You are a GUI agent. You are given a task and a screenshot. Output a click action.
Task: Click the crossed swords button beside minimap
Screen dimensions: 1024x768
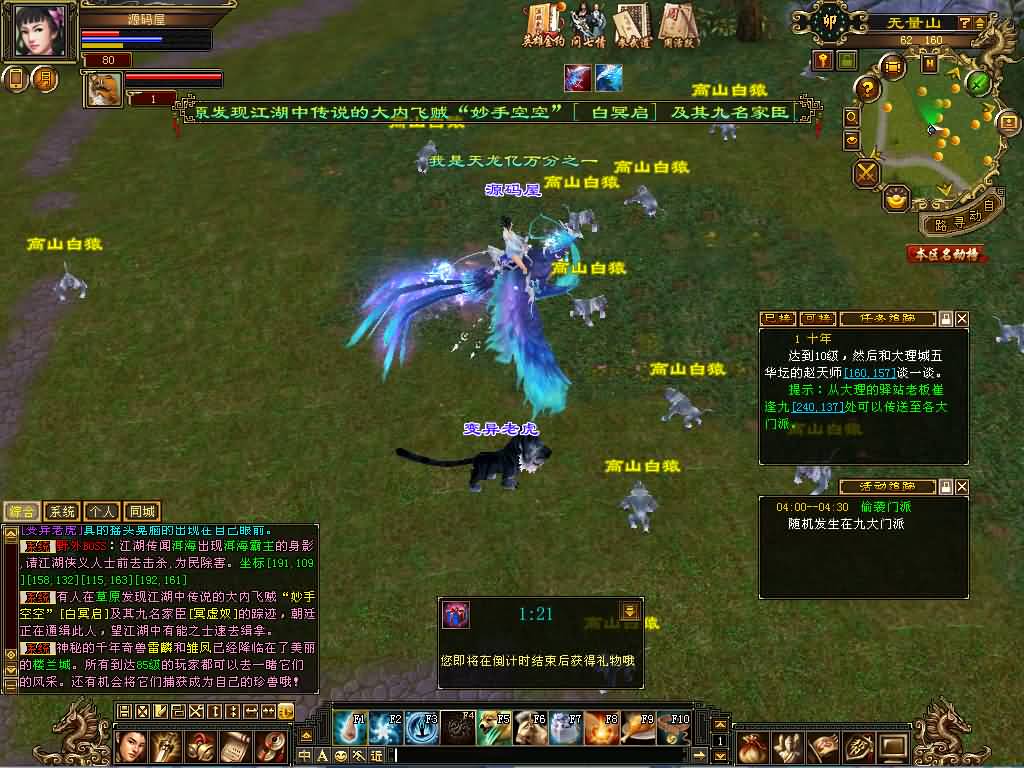point(865,174)
